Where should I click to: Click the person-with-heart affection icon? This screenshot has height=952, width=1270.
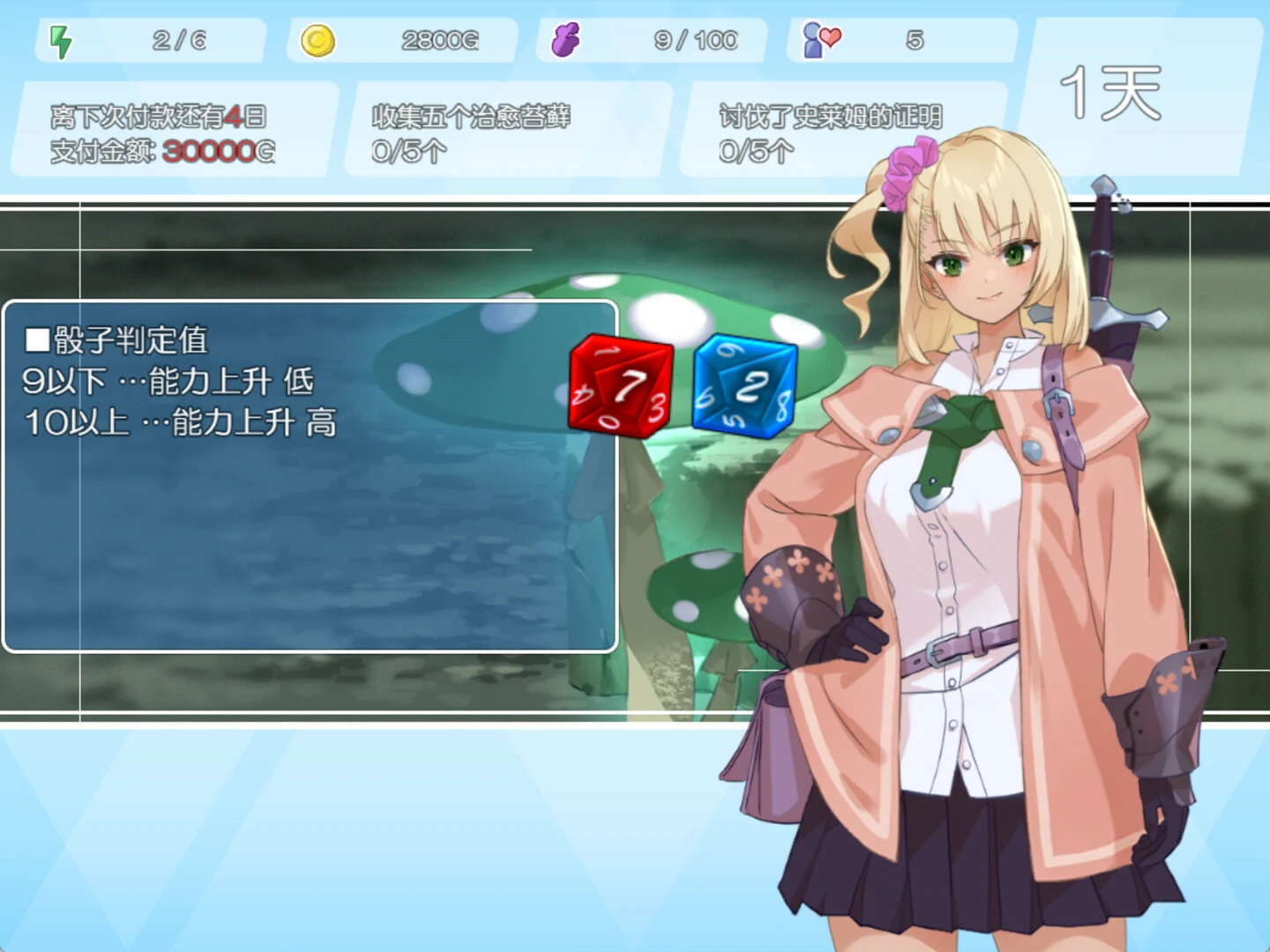pyautogui.click(x=820, y=38)
